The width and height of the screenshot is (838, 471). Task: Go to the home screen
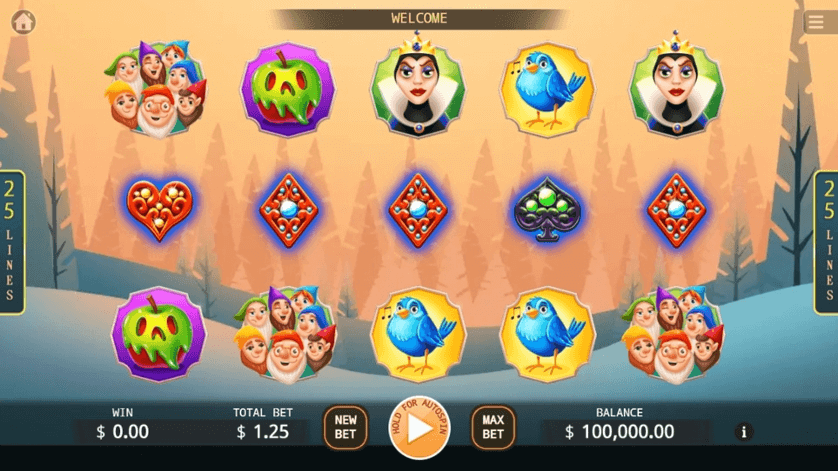[23, 22]
